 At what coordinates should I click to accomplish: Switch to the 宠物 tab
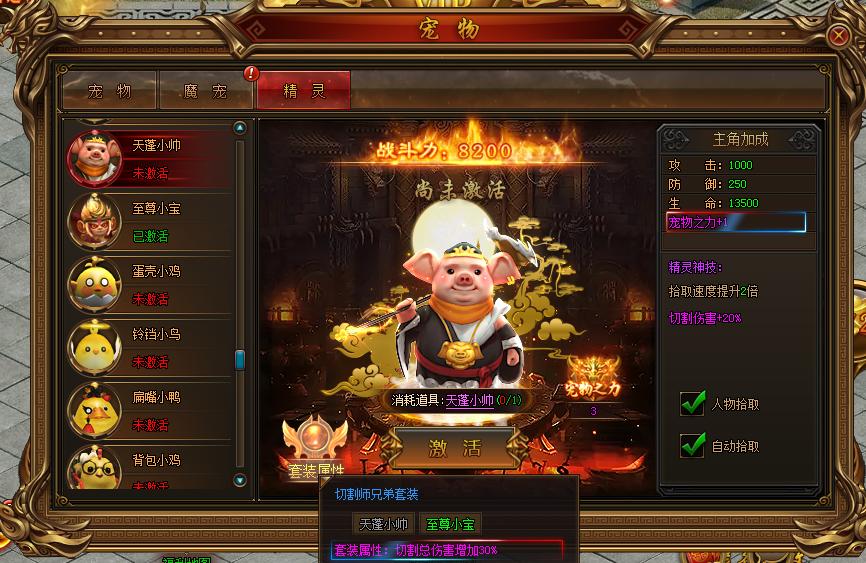pos(109,91)
